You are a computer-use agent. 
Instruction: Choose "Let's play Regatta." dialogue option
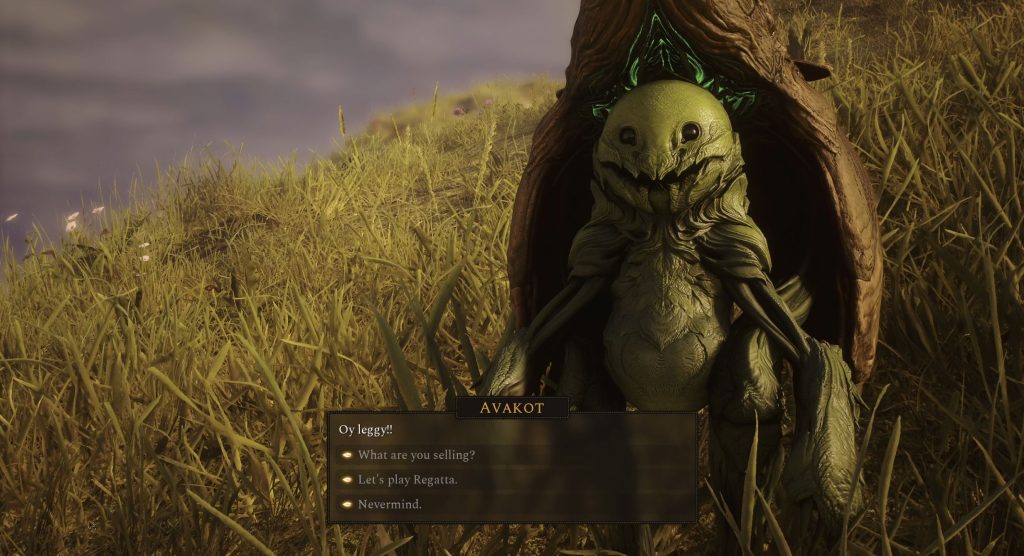pyautogui.click(x=408, y=480)
